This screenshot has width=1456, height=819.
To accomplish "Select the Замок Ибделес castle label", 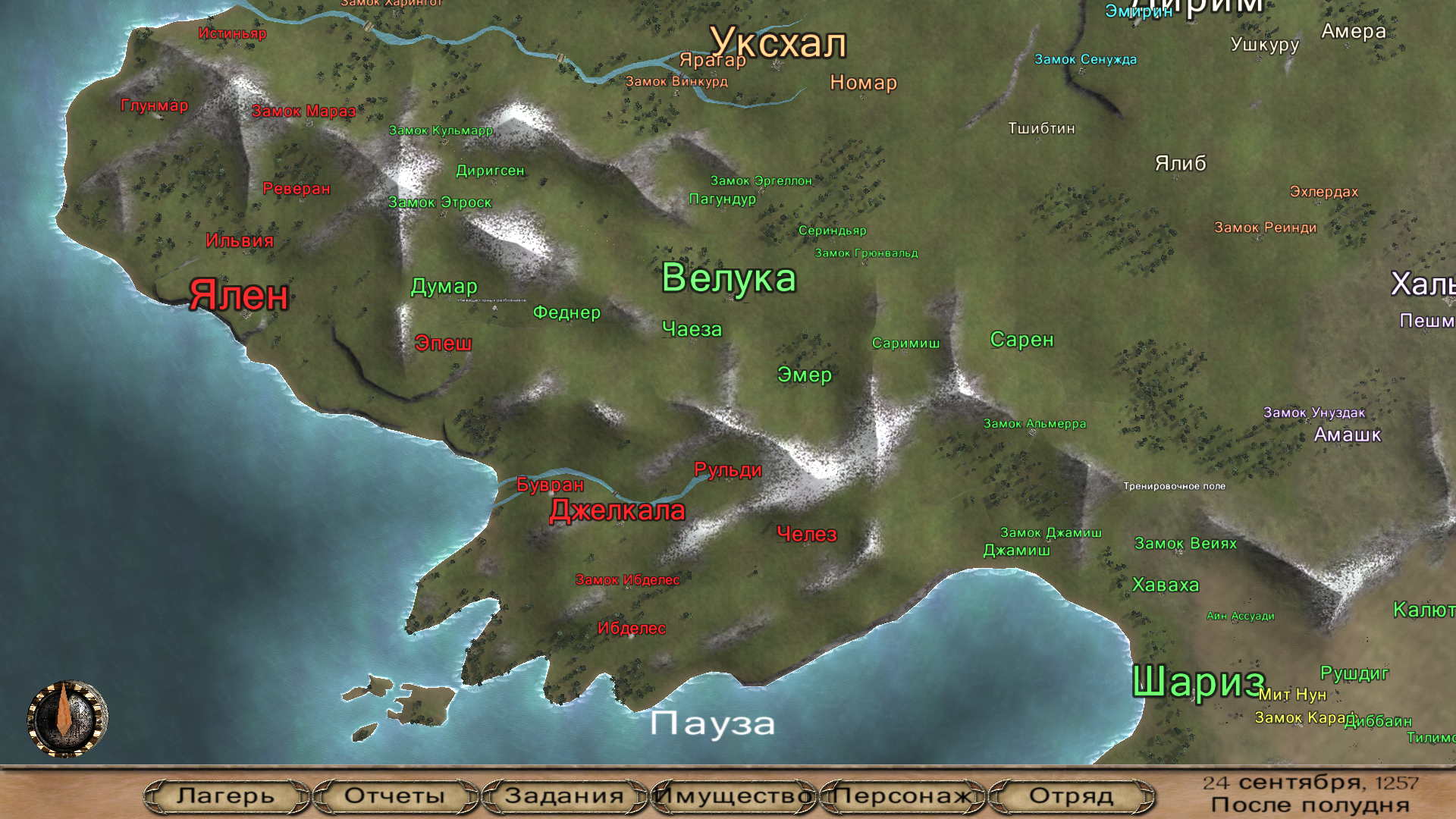I will (627, 580).
